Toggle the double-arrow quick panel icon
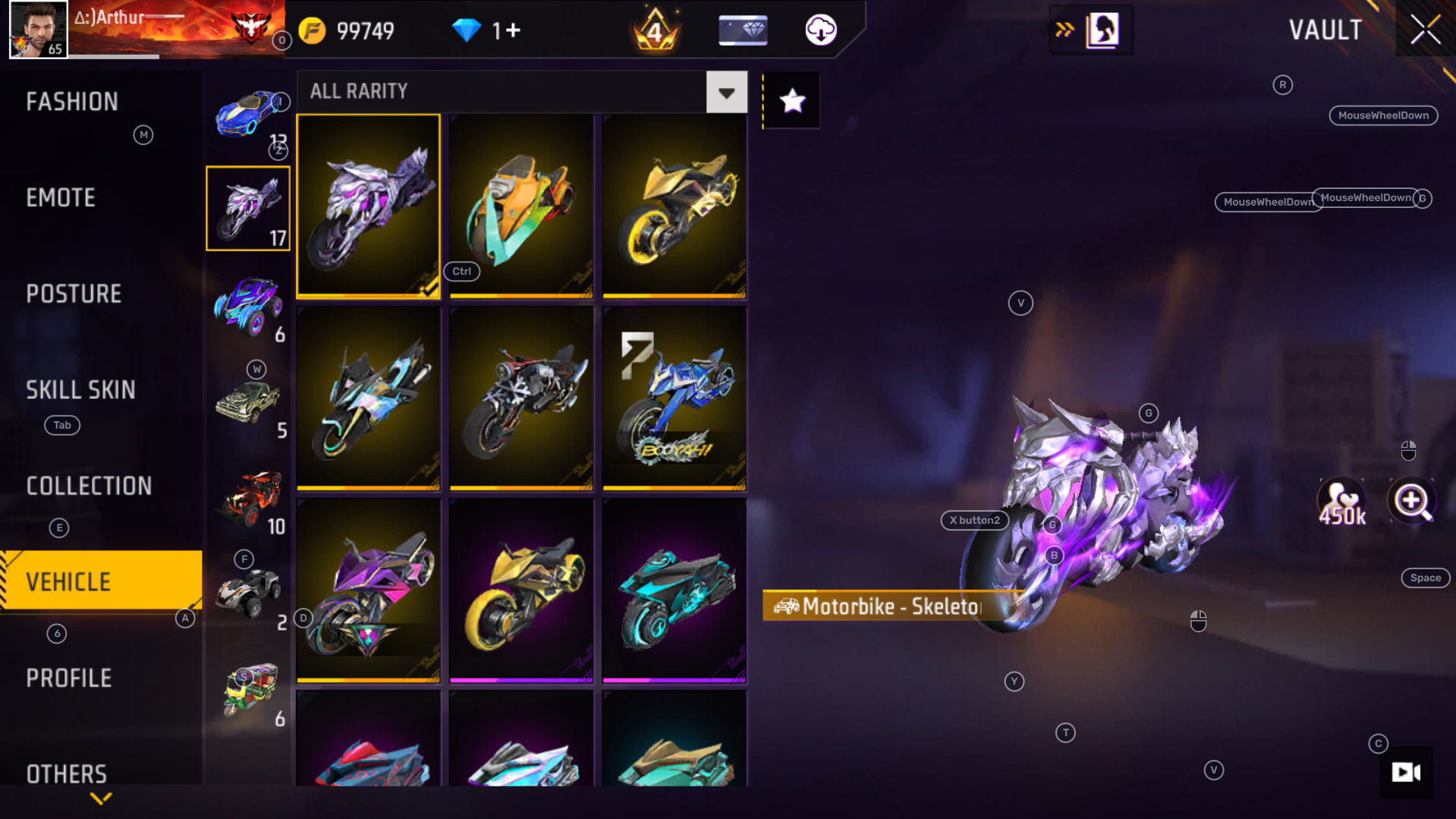Image resolution: width=1456 pixels, height=819 pixels. (x=1063, y=30)
